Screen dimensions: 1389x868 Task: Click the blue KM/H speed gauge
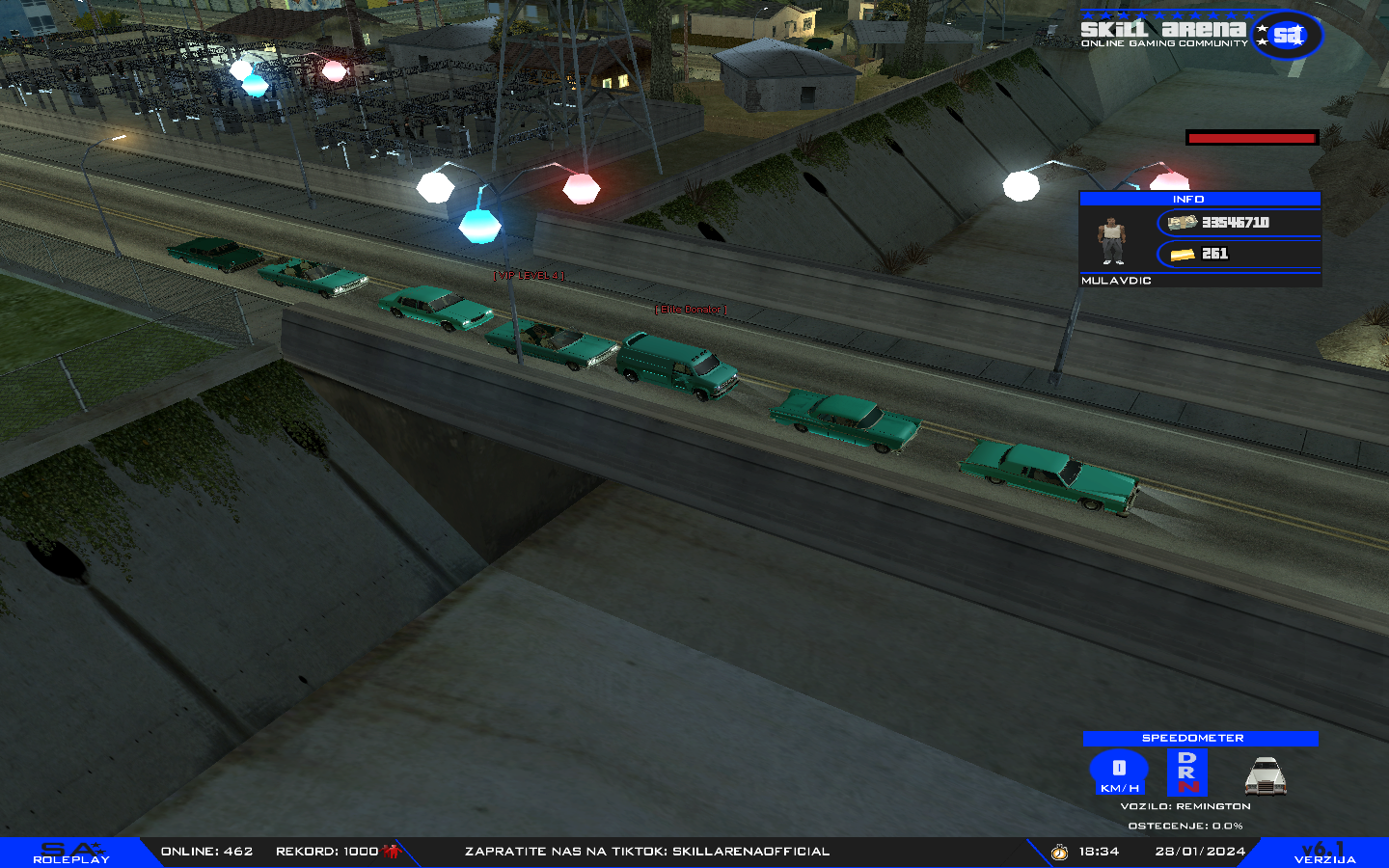(x=1118, y=772)
